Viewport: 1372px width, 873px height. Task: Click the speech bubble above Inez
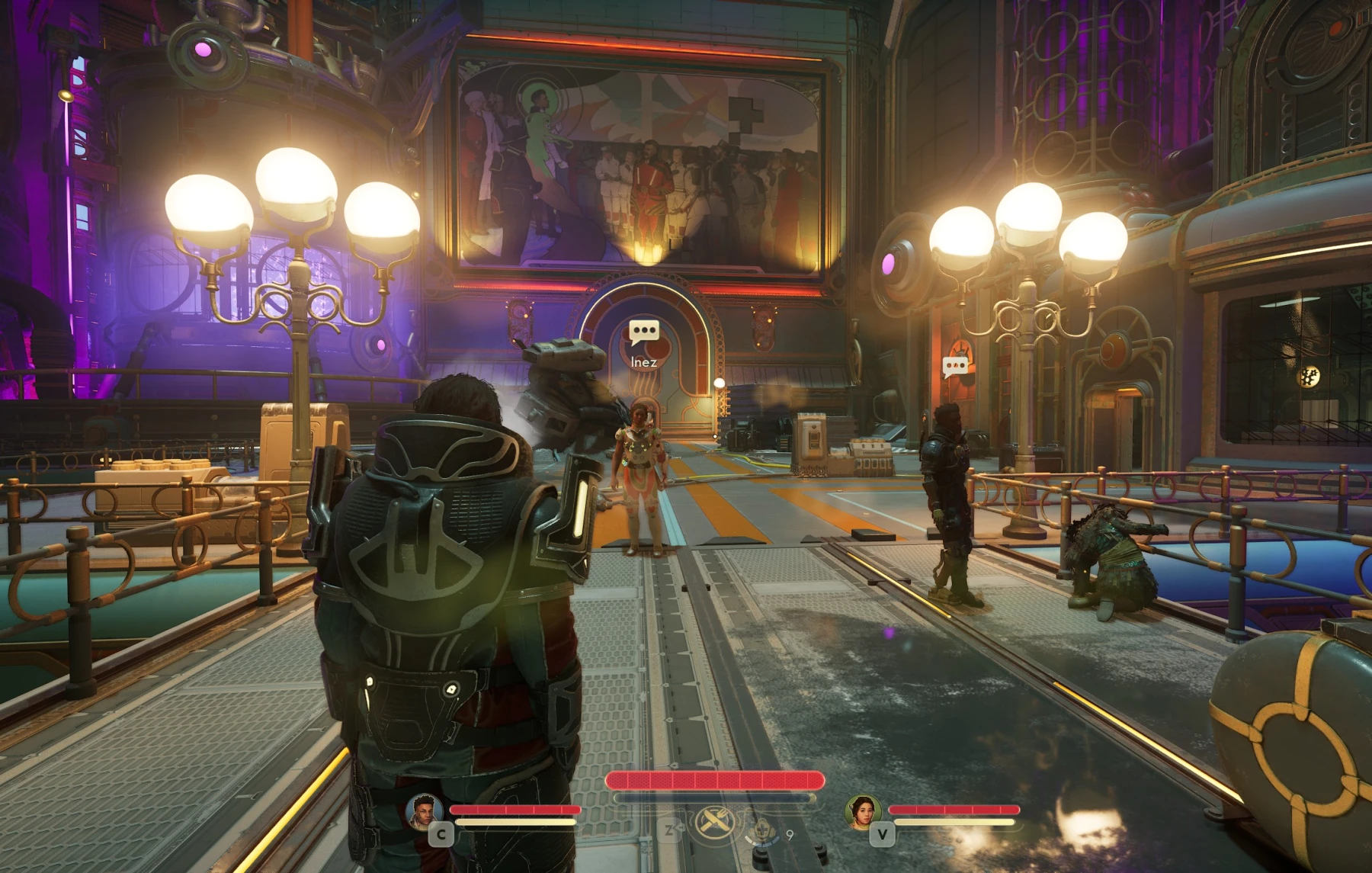644,332
